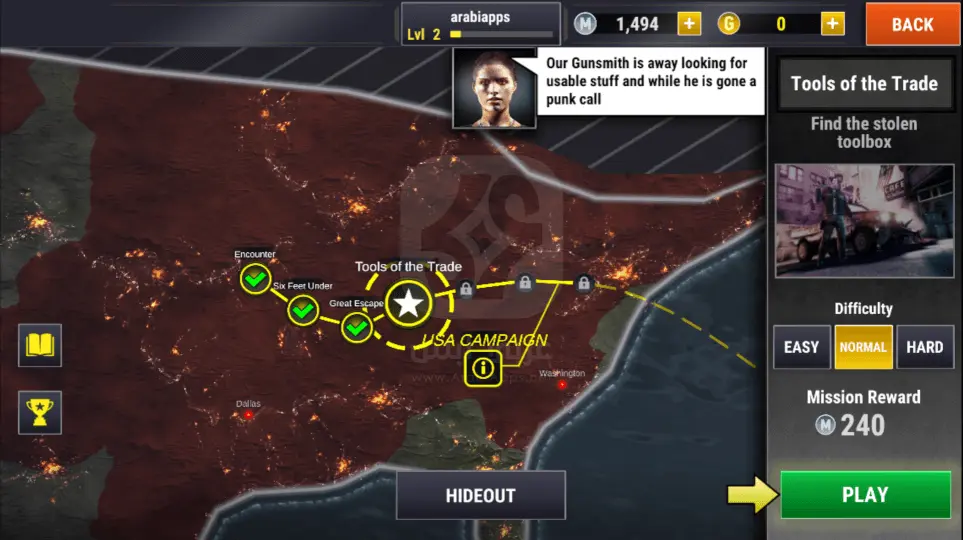The height and width of the screenshot is (540, 963).
Task: Select EASY difficulty
Action: coord(801,347)
